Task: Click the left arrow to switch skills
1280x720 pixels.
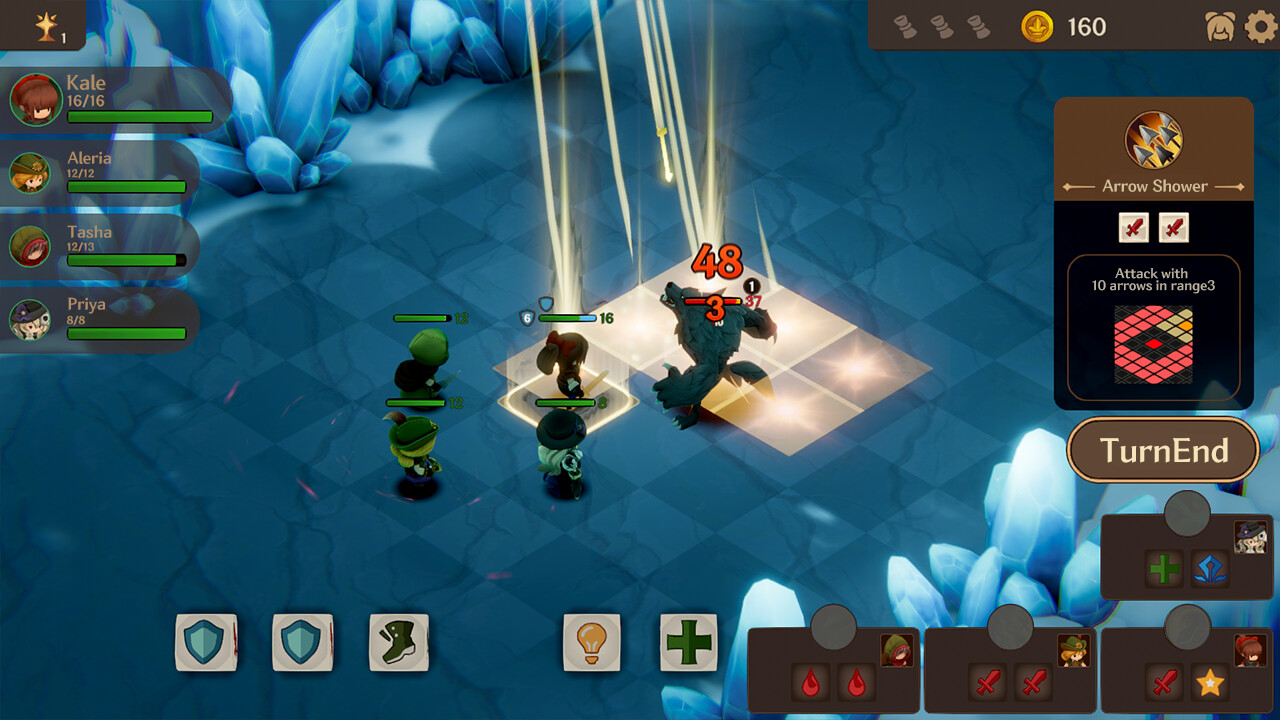Action: point(1069,185)
